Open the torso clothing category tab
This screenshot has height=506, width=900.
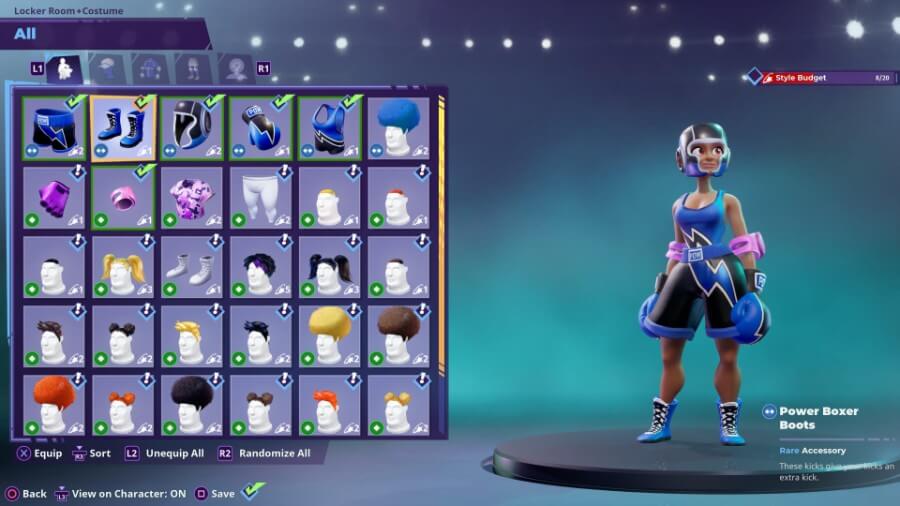(x=107, y=69)
